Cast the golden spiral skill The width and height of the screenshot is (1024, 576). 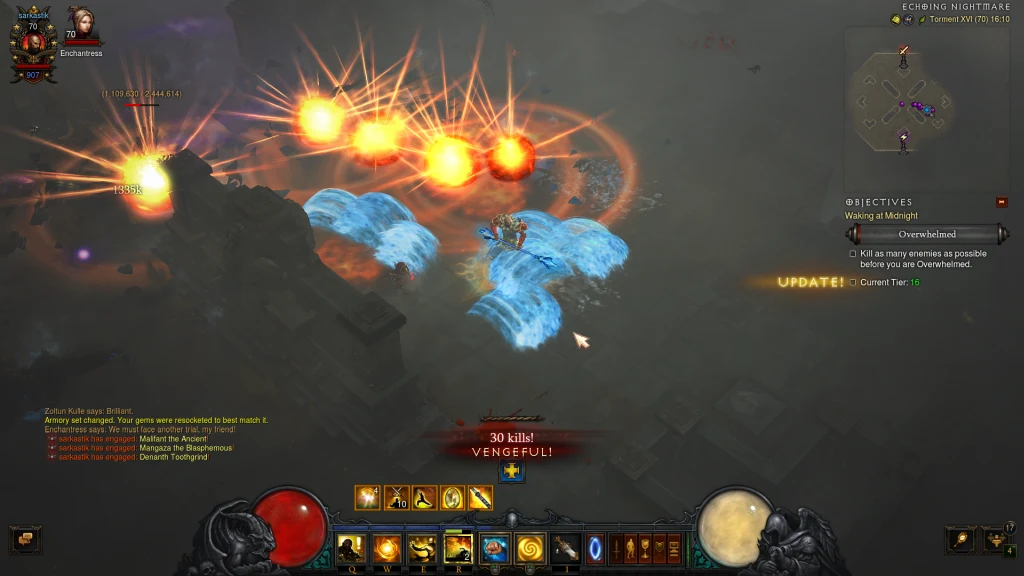(x=530, y=548)
